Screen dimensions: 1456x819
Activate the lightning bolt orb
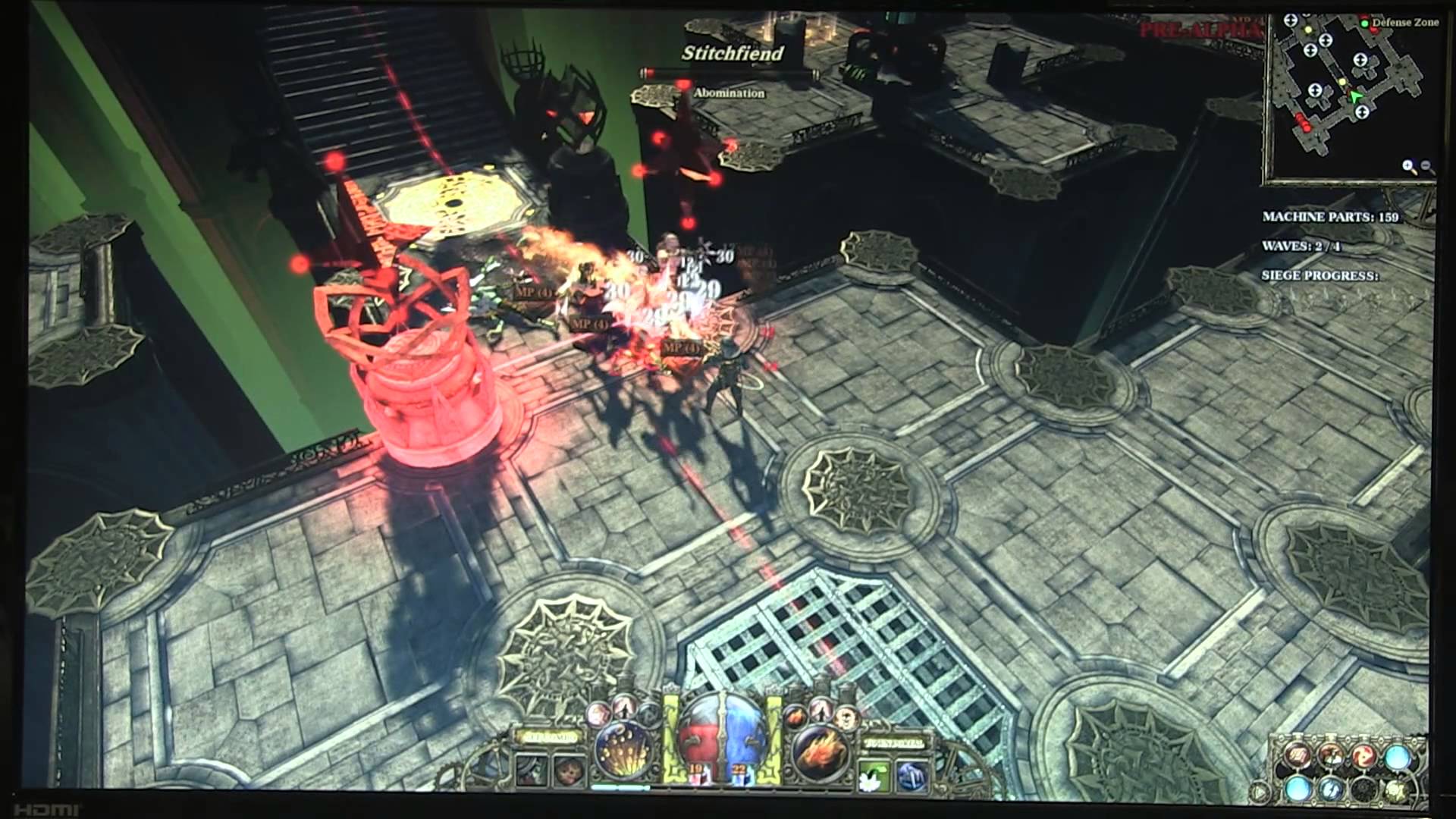click(x=1331, y=789)
